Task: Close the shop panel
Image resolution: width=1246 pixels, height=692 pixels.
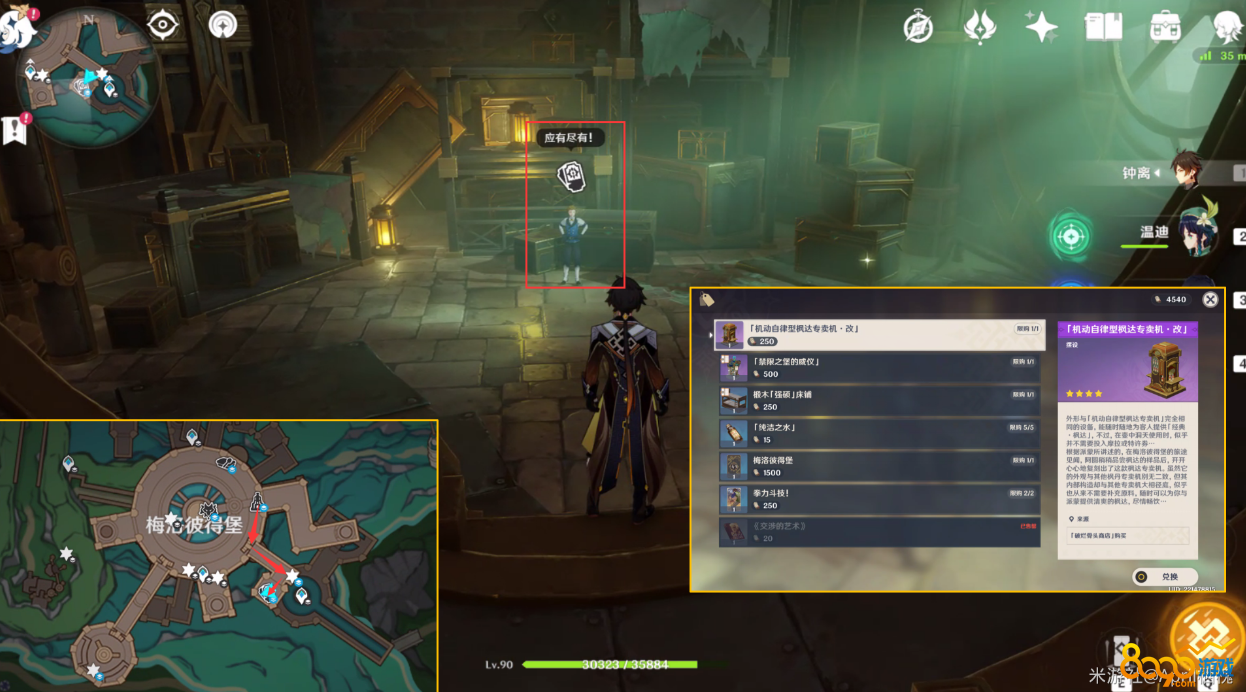Action: point(1210,299)
